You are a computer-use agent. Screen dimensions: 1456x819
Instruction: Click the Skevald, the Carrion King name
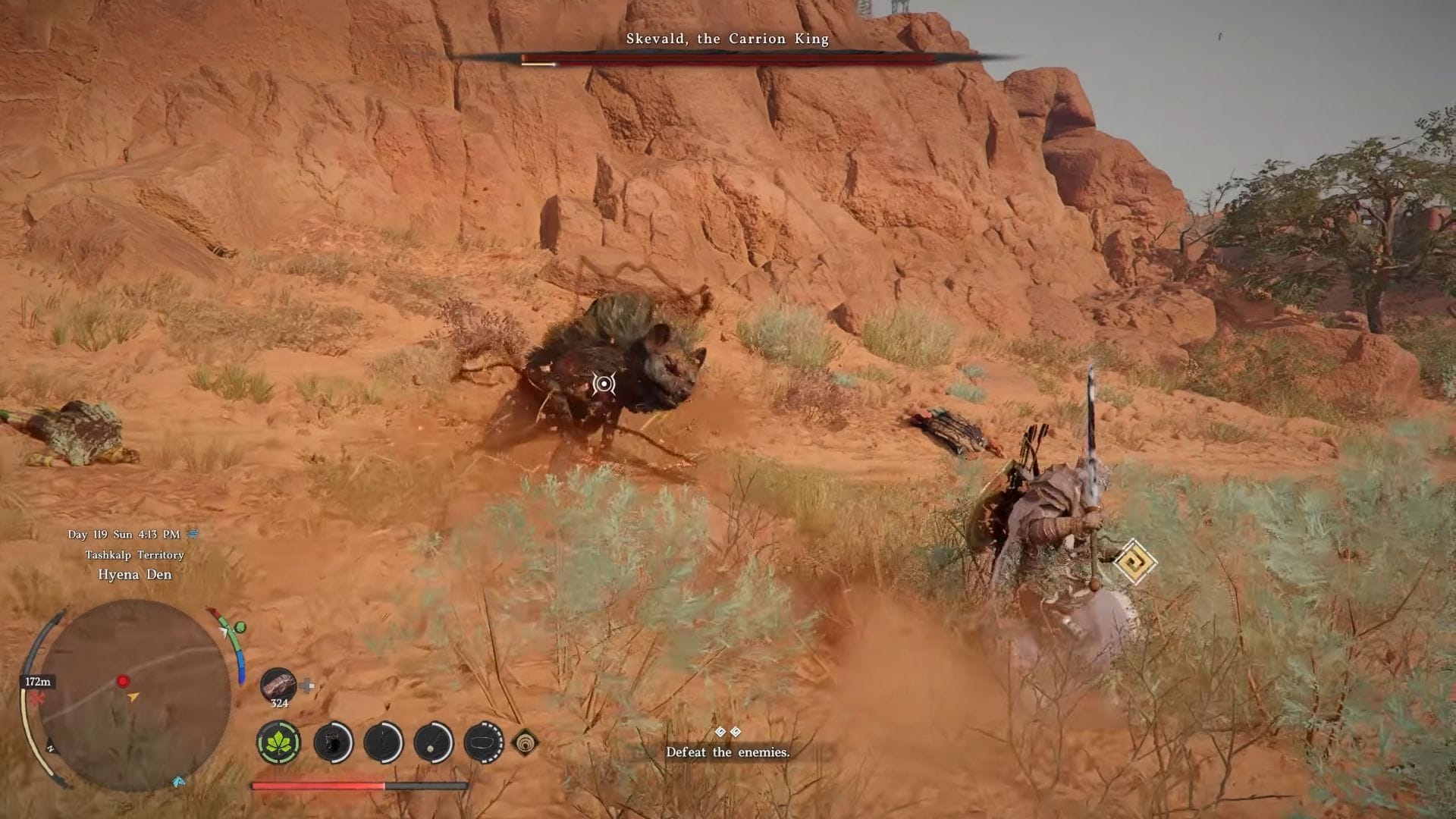(x=727, y=39)
